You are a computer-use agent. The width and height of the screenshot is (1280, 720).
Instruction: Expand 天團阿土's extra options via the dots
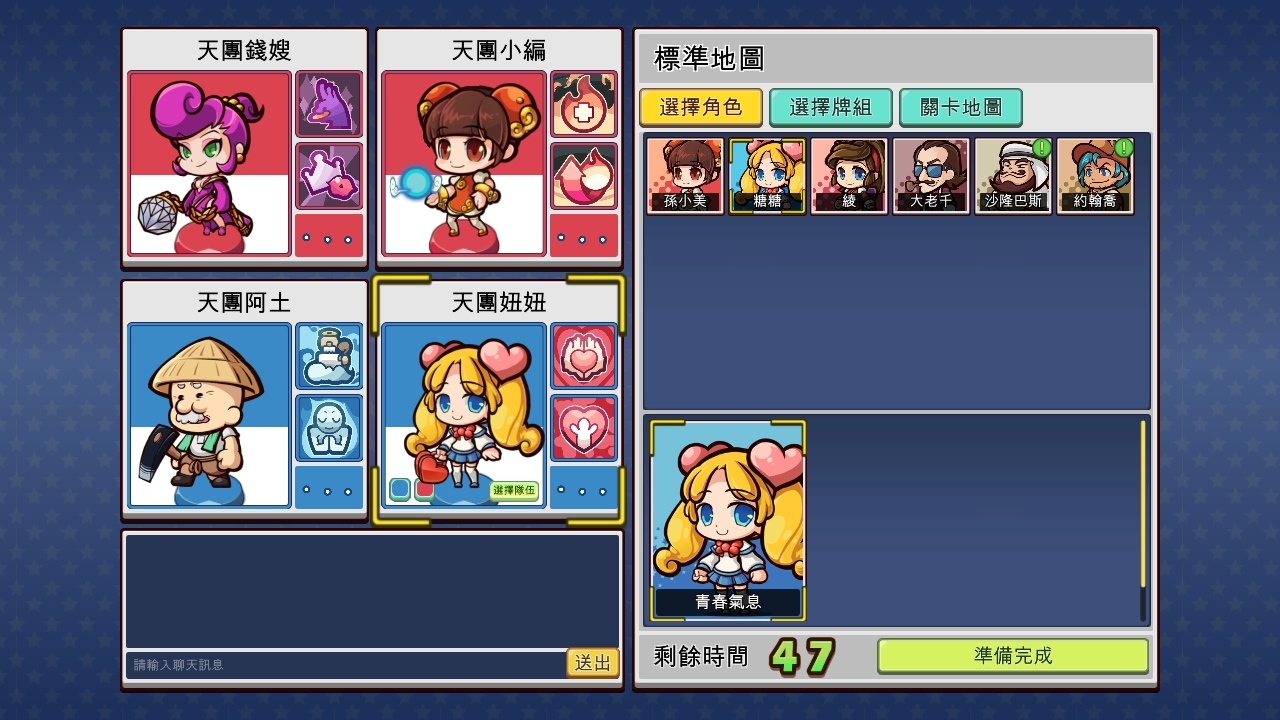329,489
